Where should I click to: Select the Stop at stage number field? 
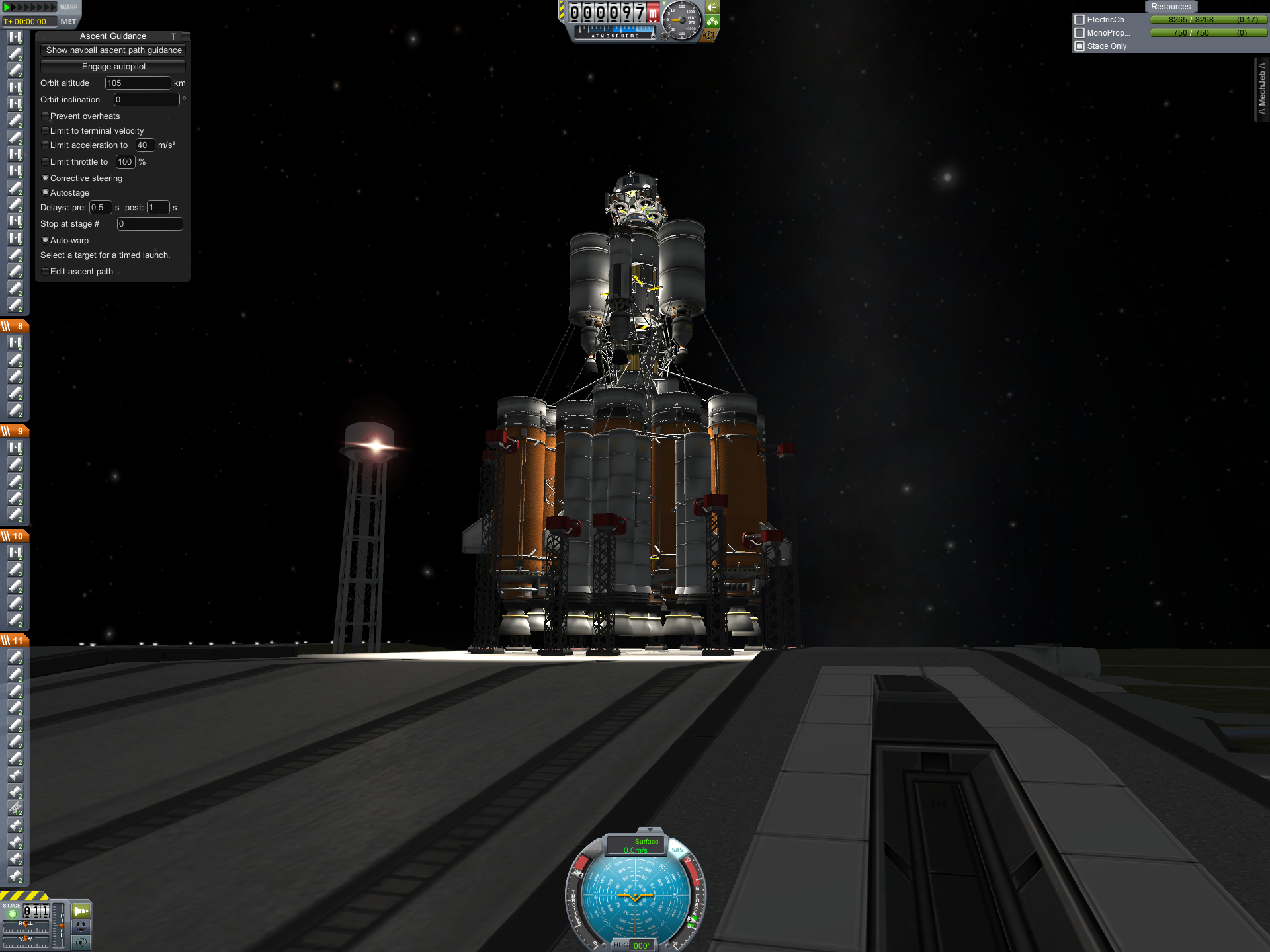point(149,224)
